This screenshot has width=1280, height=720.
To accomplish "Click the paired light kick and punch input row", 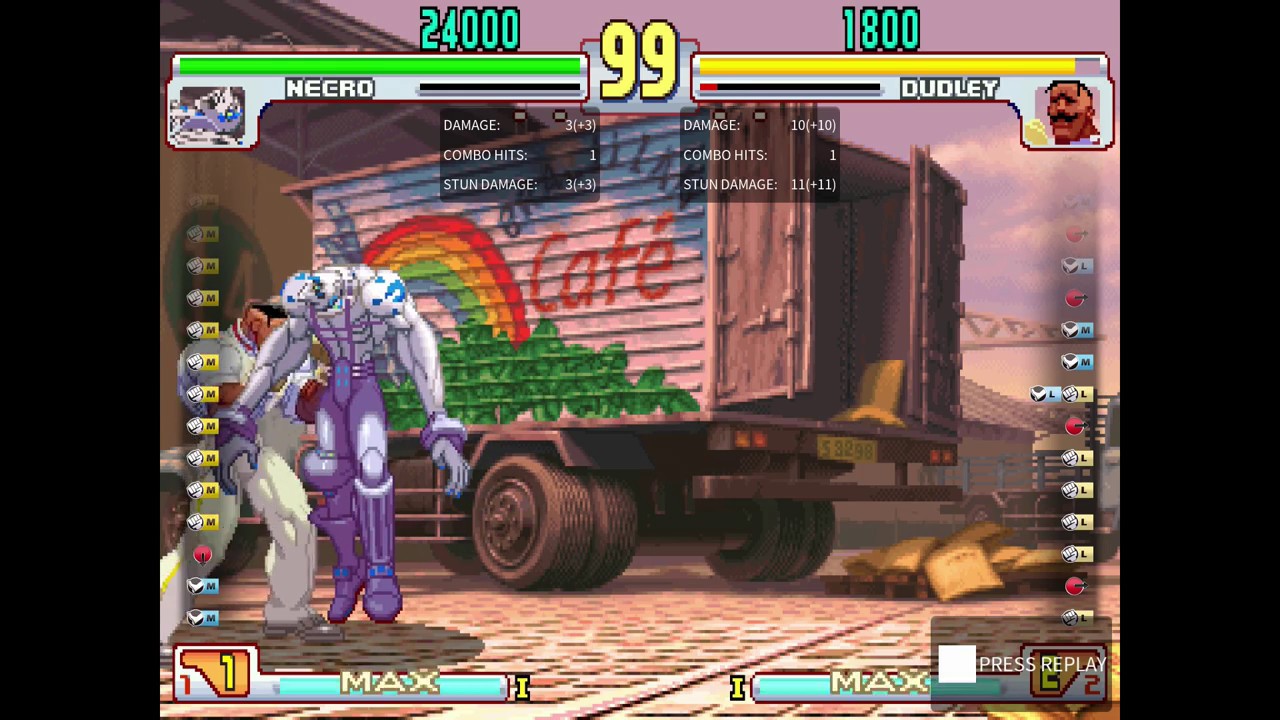I will [x=1062, y=393].
